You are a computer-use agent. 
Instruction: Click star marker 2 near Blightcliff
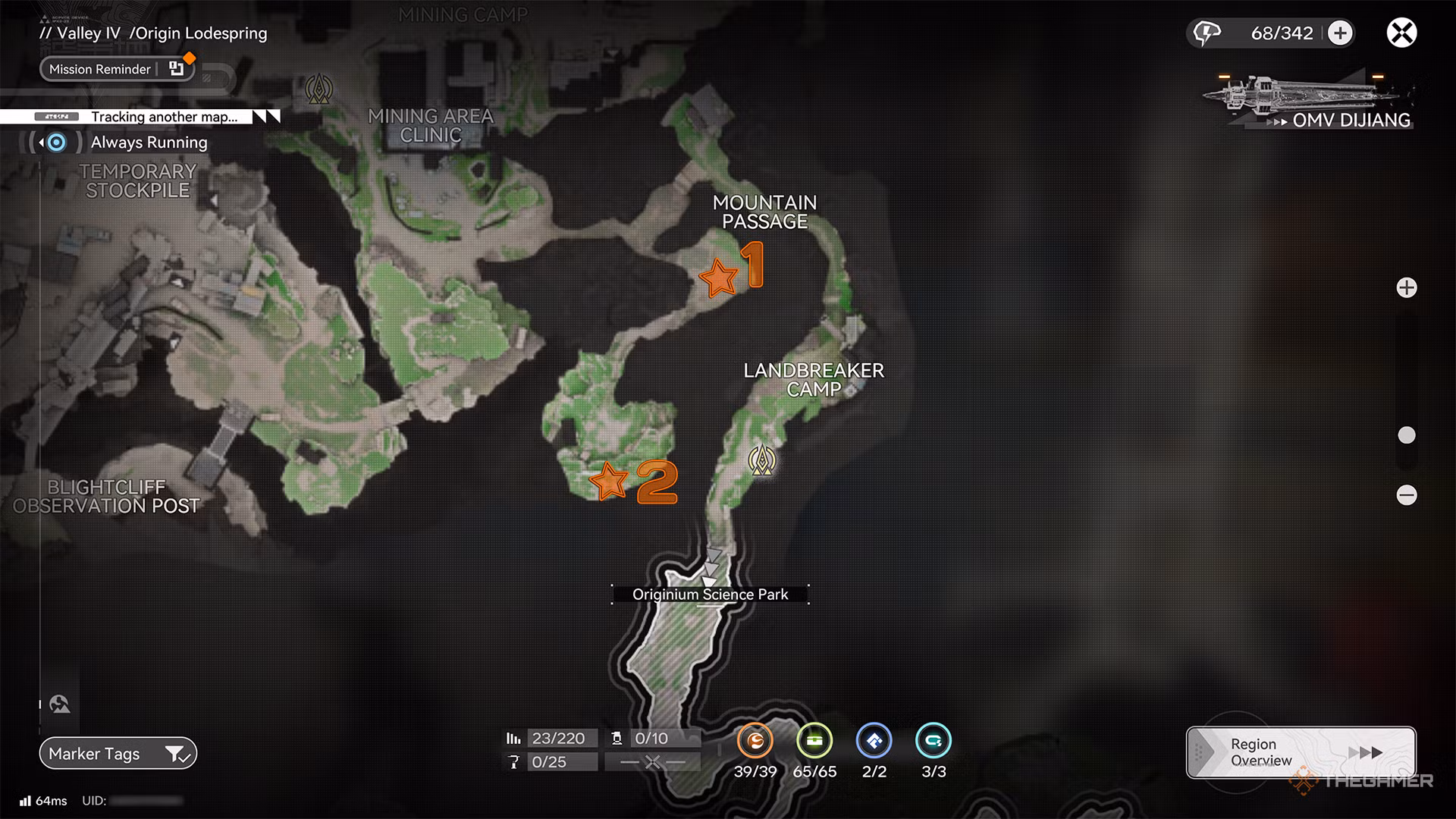(611, 482)
